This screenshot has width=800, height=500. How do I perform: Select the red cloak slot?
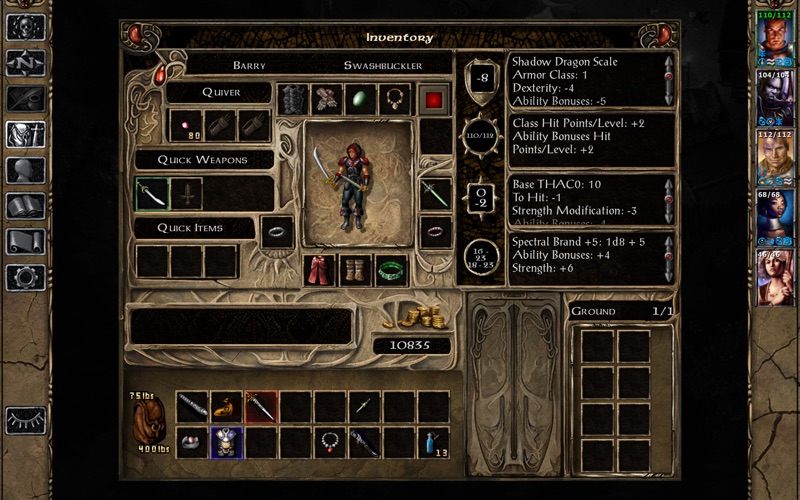click(x=321, y=271)
